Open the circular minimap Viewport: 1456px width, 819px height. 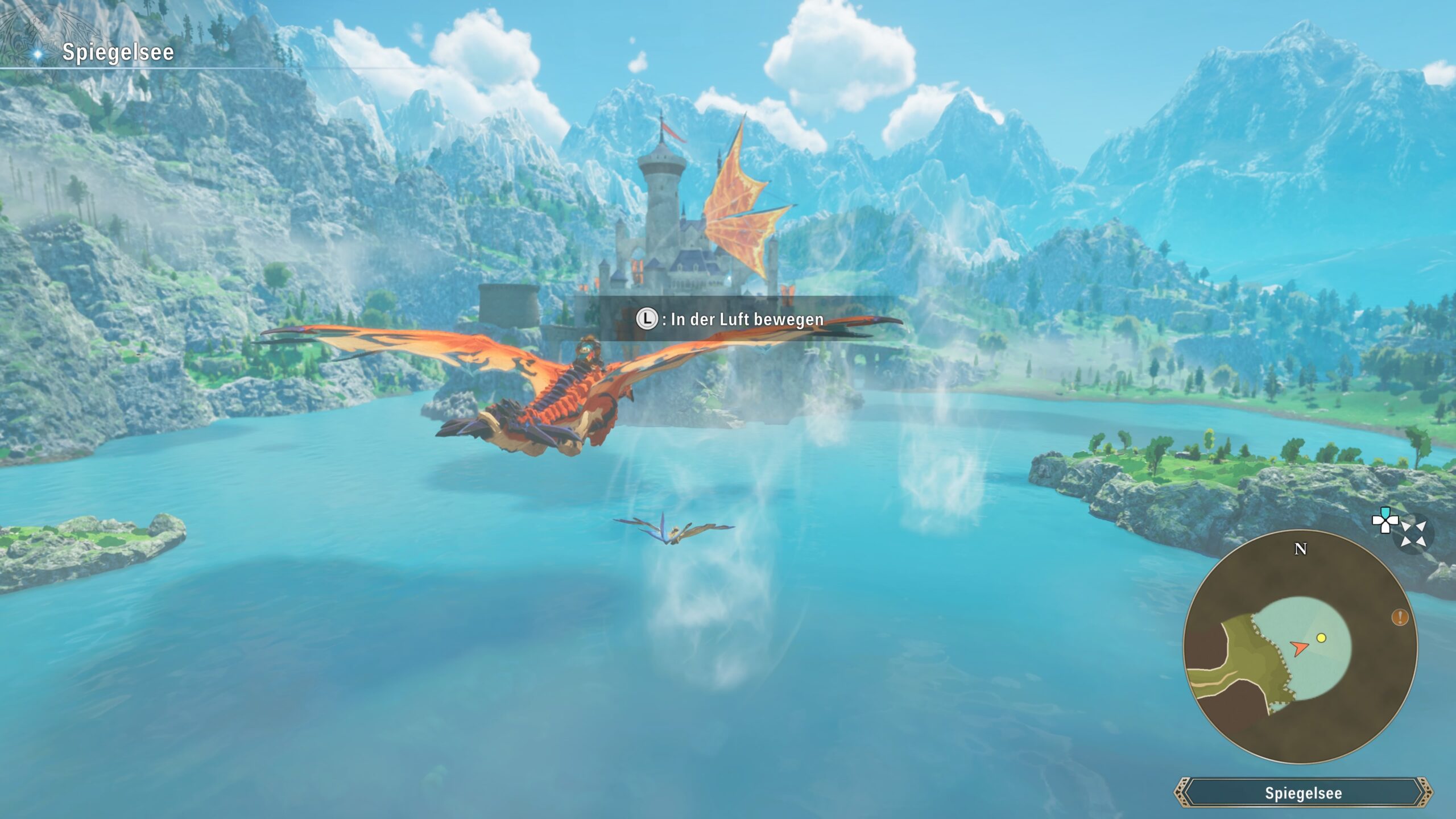click(1300, 648)
